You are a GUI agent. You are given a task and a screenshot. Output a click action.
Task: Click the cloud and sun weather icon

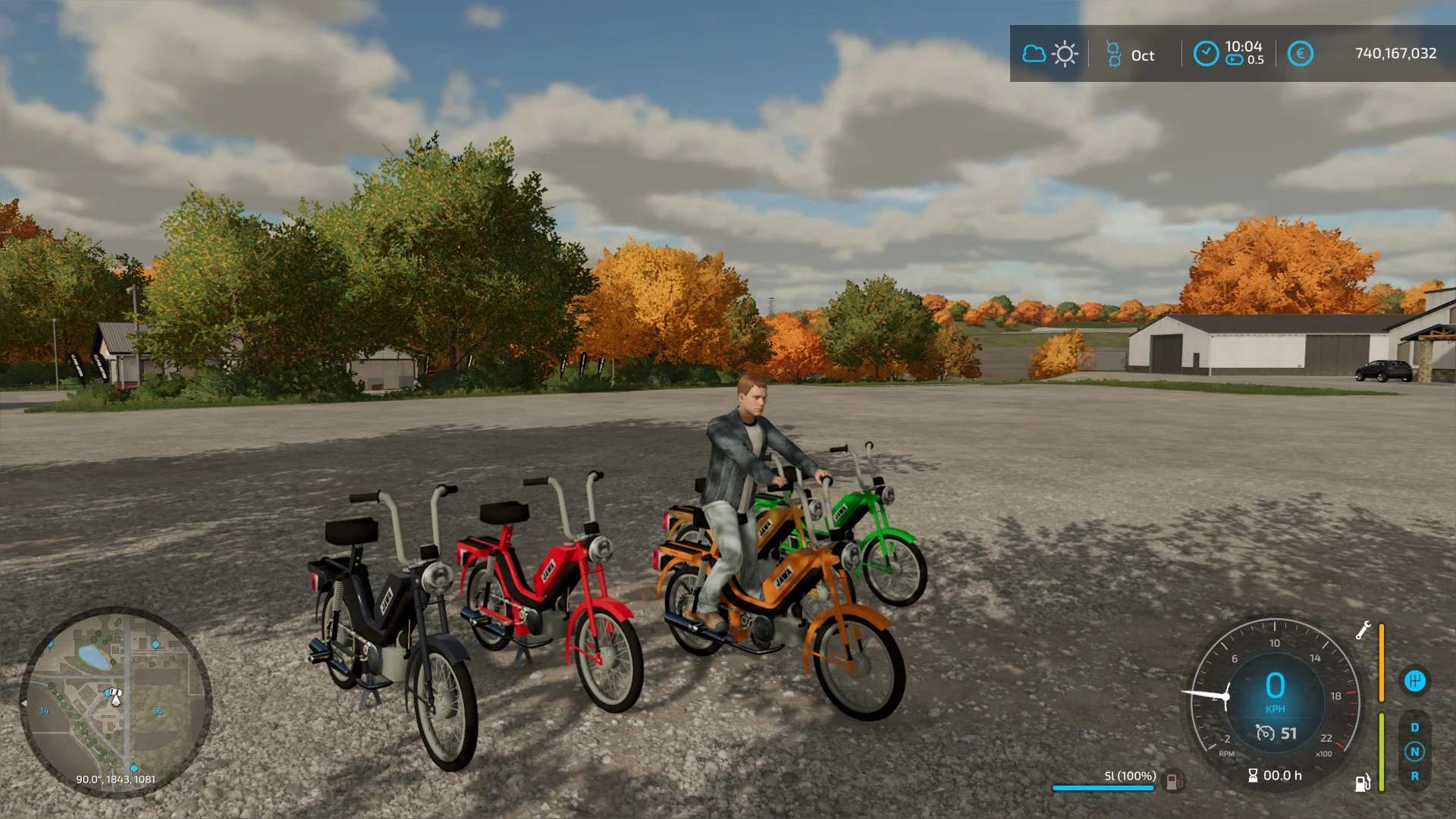(x=1050, y=54)
